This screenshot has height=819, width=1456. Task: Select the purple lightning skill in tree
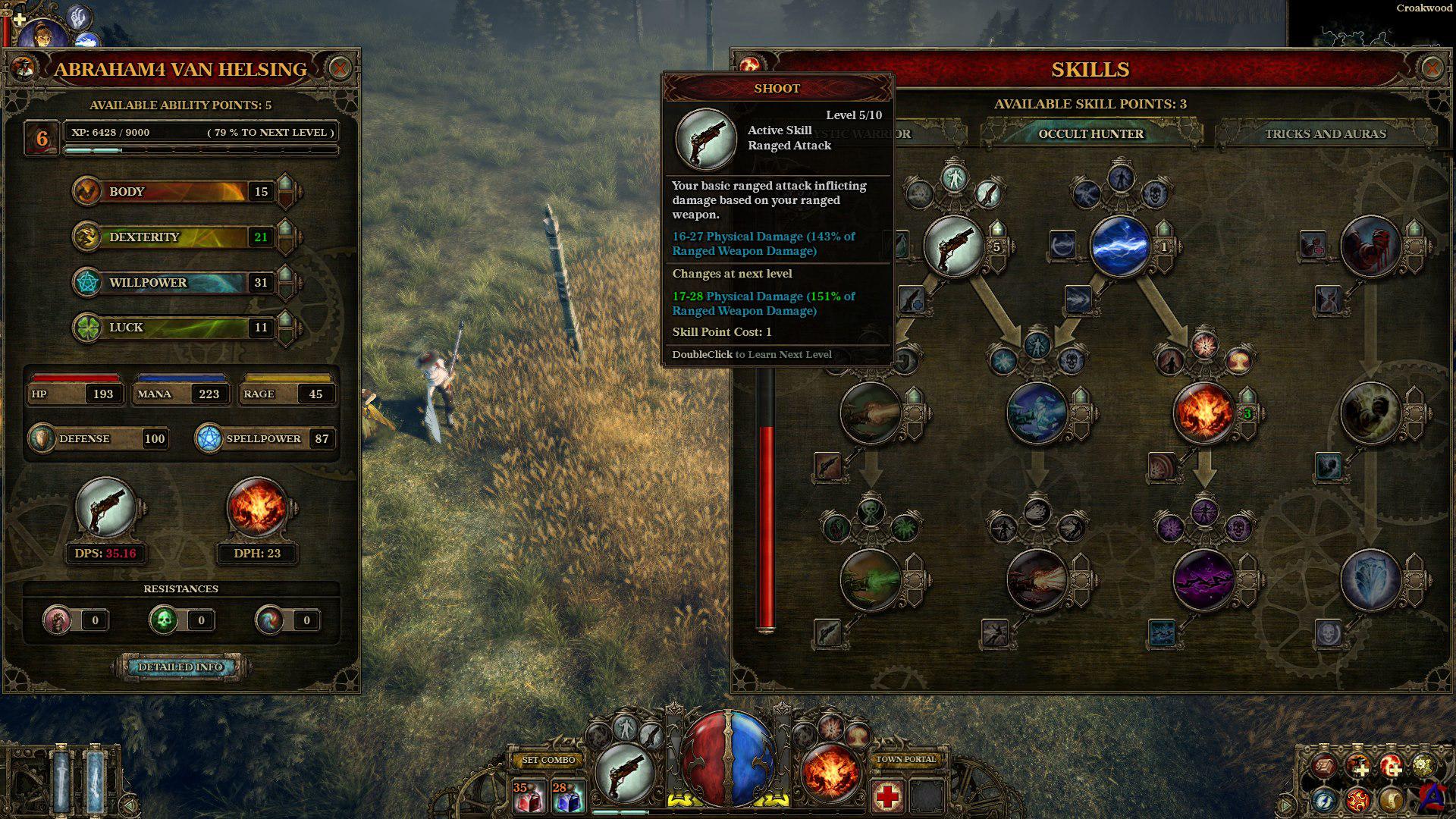tap(1203, 580)
